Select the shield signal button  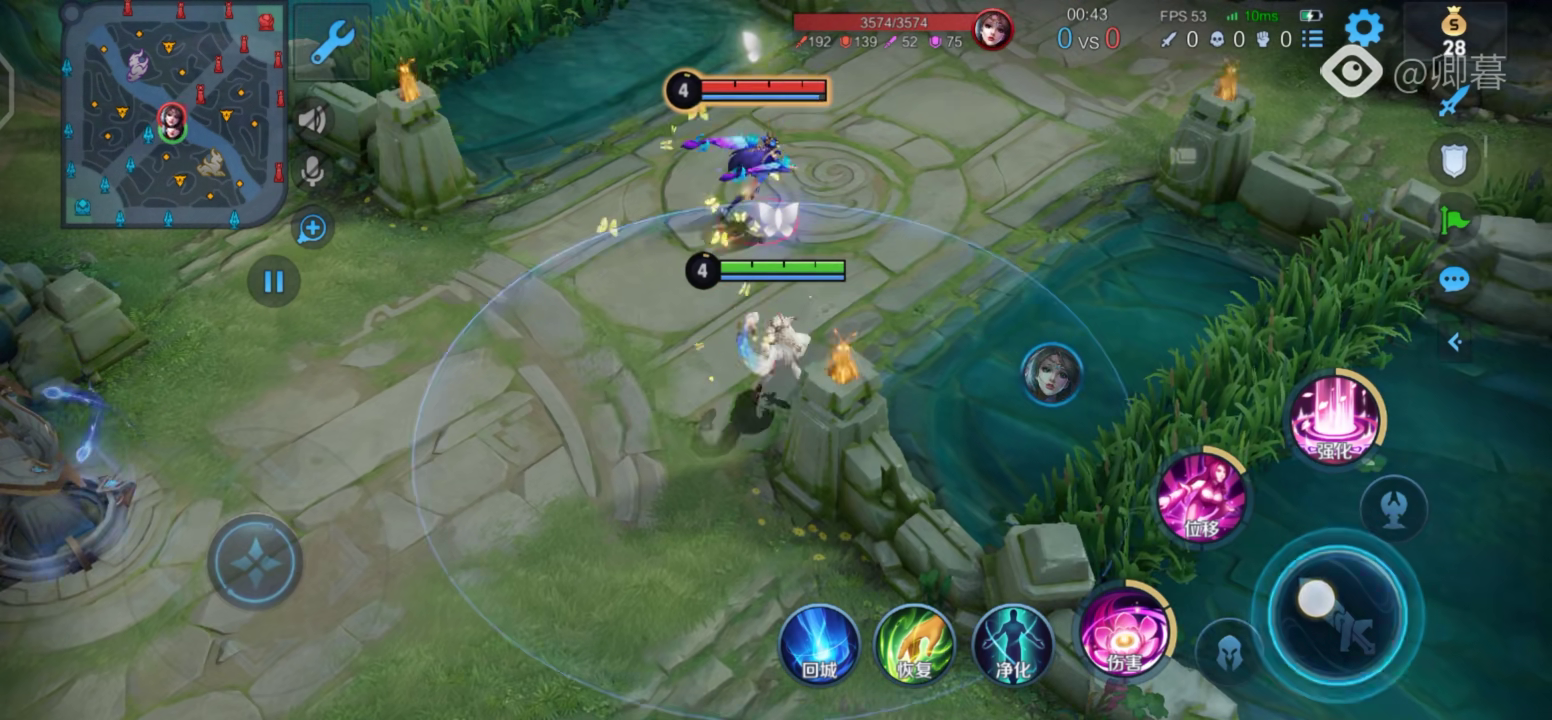tap(1454, 160)
